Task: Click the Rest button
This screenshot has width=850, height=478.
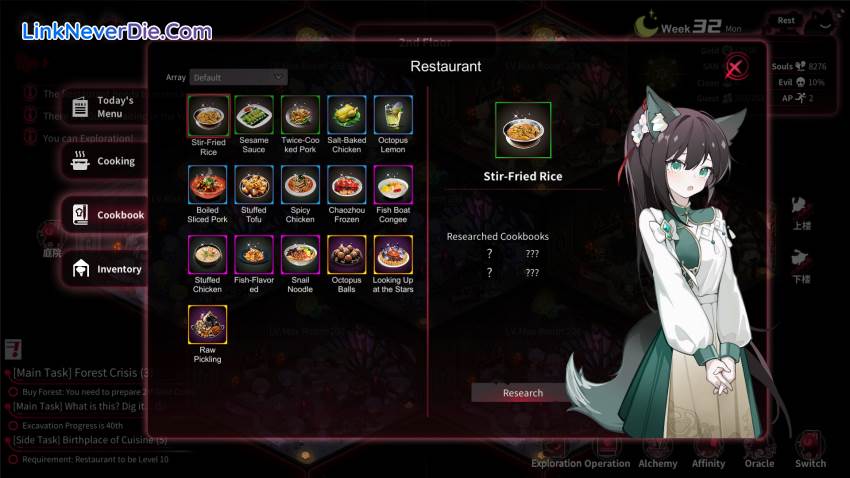Action: (x=787, y=20)
